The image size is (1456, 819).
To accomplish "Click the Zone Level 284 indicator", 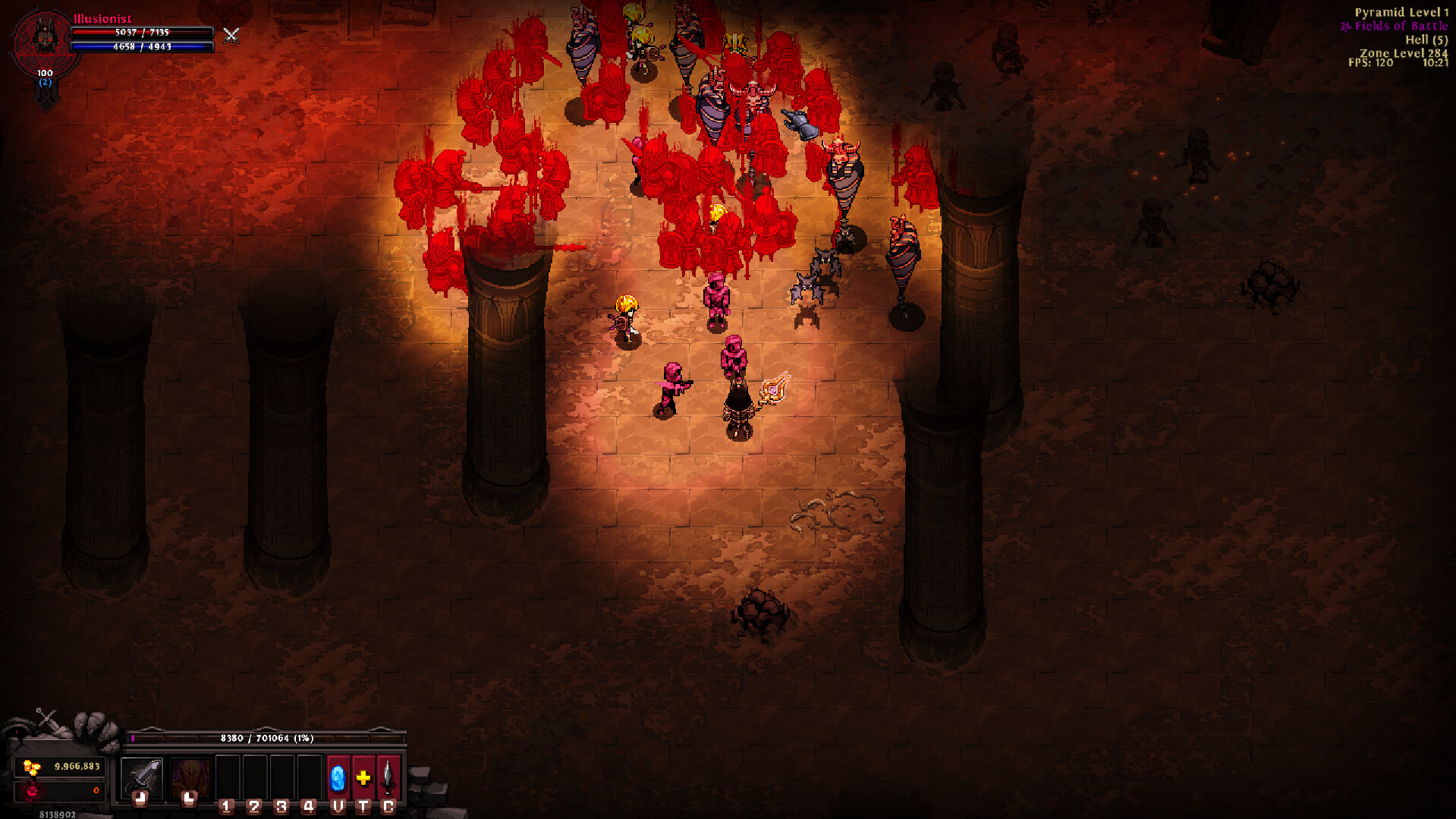I will click(1404, 52).
